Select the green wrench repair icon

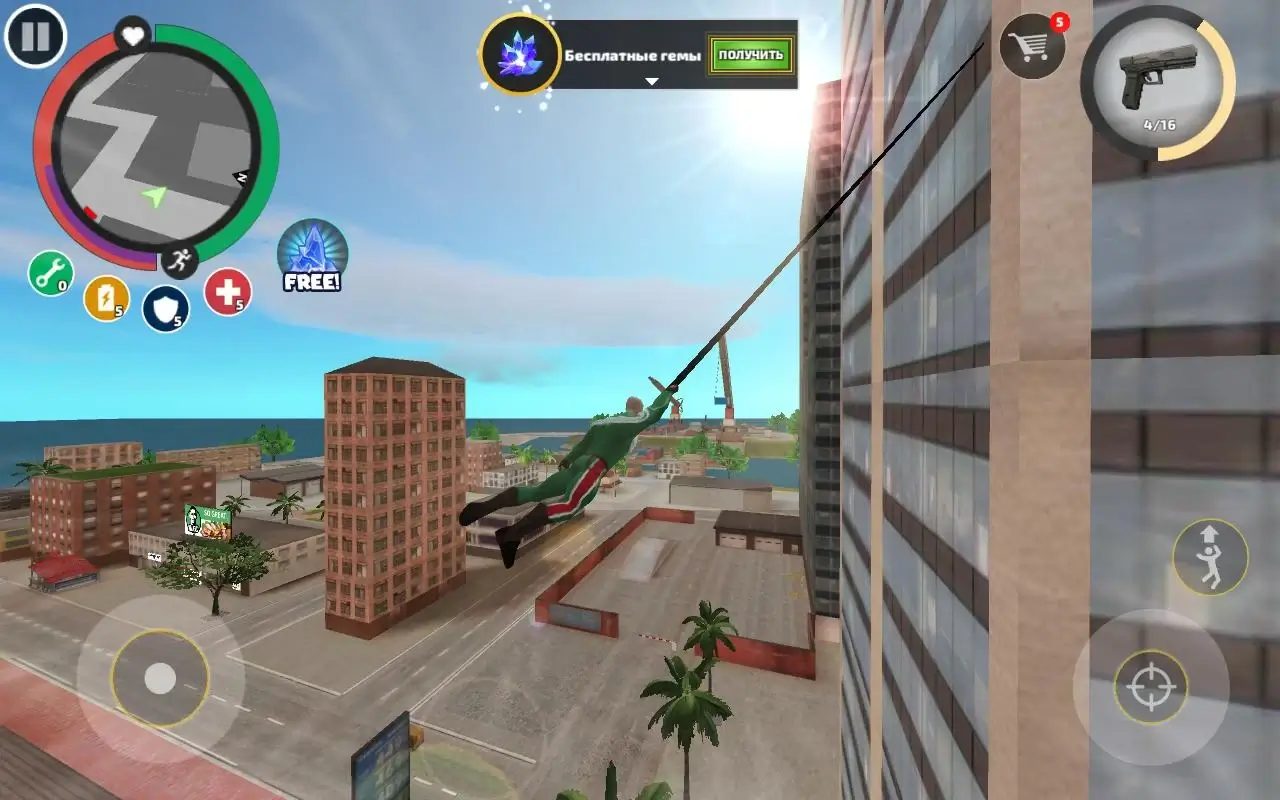pos(49,271)
